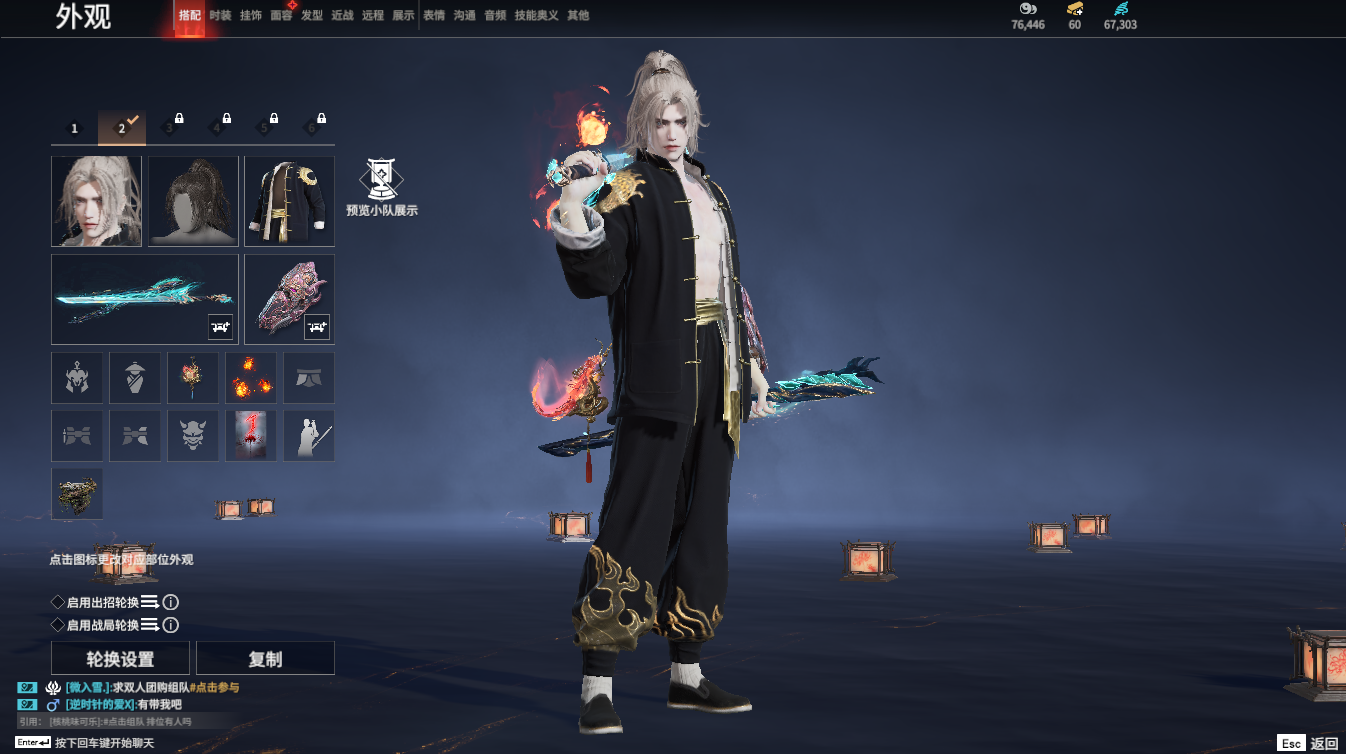
Task: Click the 复制 copy button
Action: coord(265,659)
